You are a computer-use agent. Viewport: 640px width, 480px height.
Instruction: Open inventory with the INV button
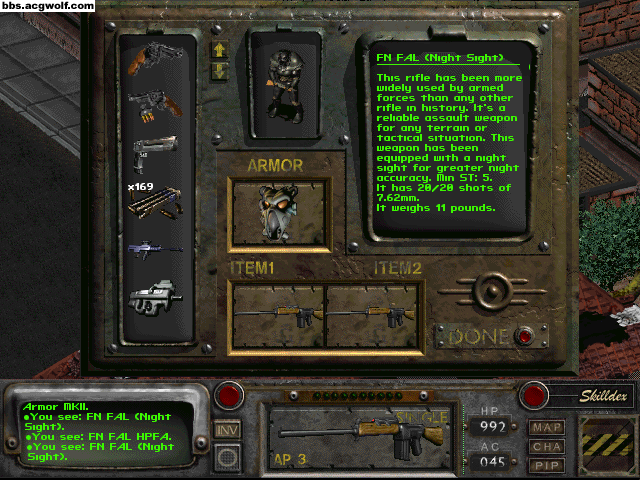(x=227, y=429)
